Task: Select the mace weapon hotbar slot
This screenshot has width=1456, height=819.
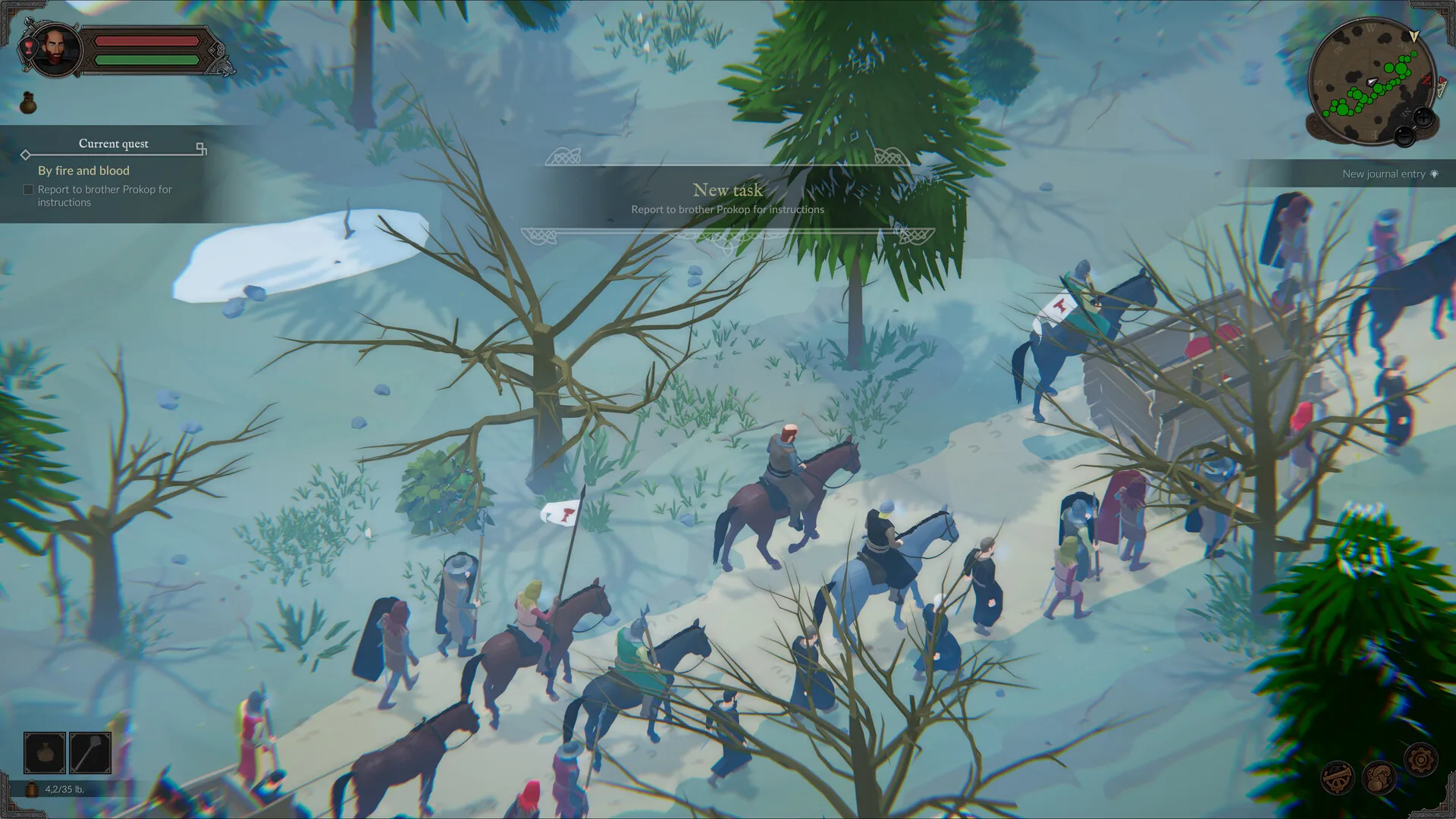Action: 90,752
